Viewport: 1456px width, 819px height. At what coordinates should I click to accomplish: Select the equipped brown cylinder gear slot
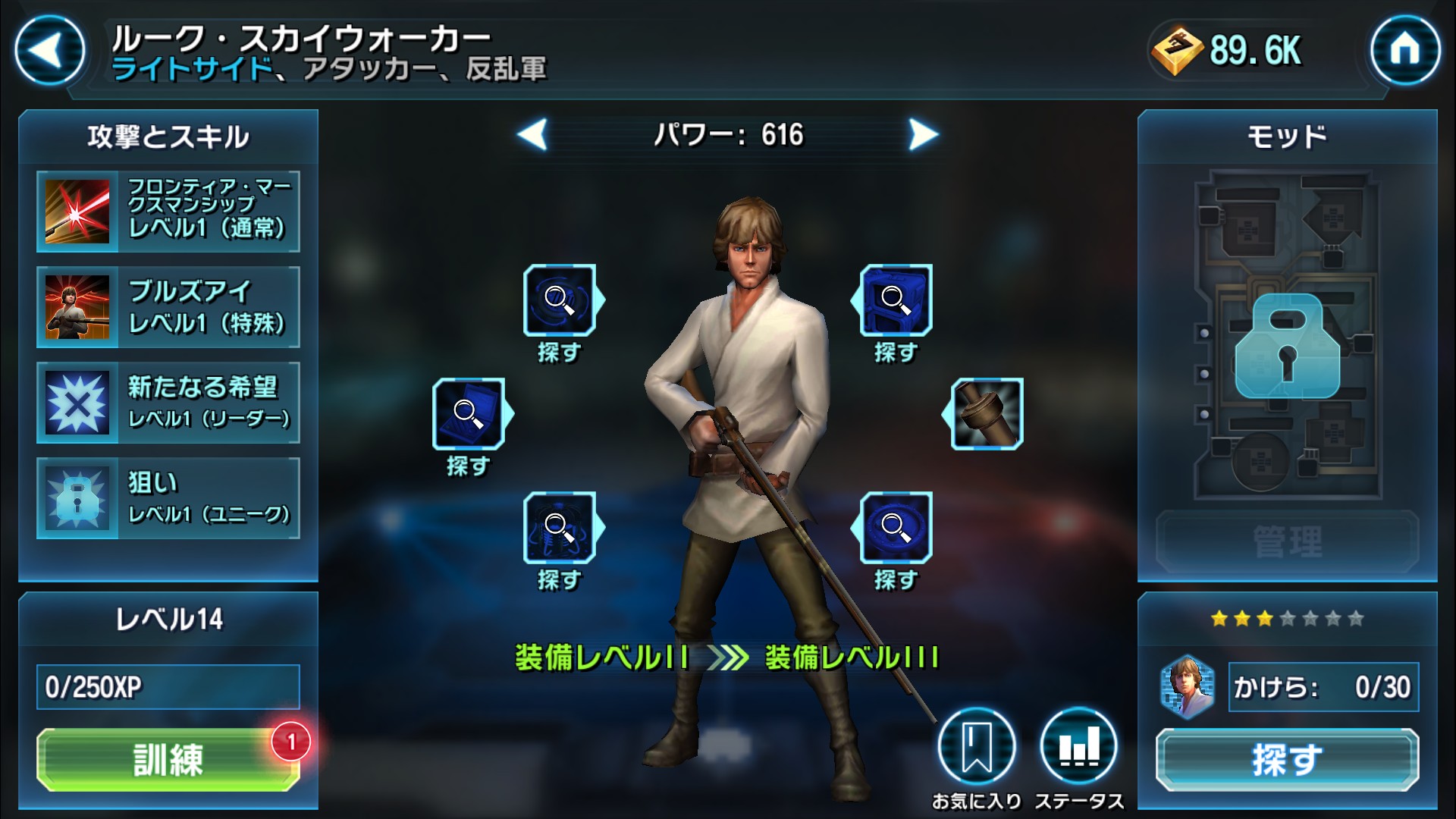(x=987, y=414)
